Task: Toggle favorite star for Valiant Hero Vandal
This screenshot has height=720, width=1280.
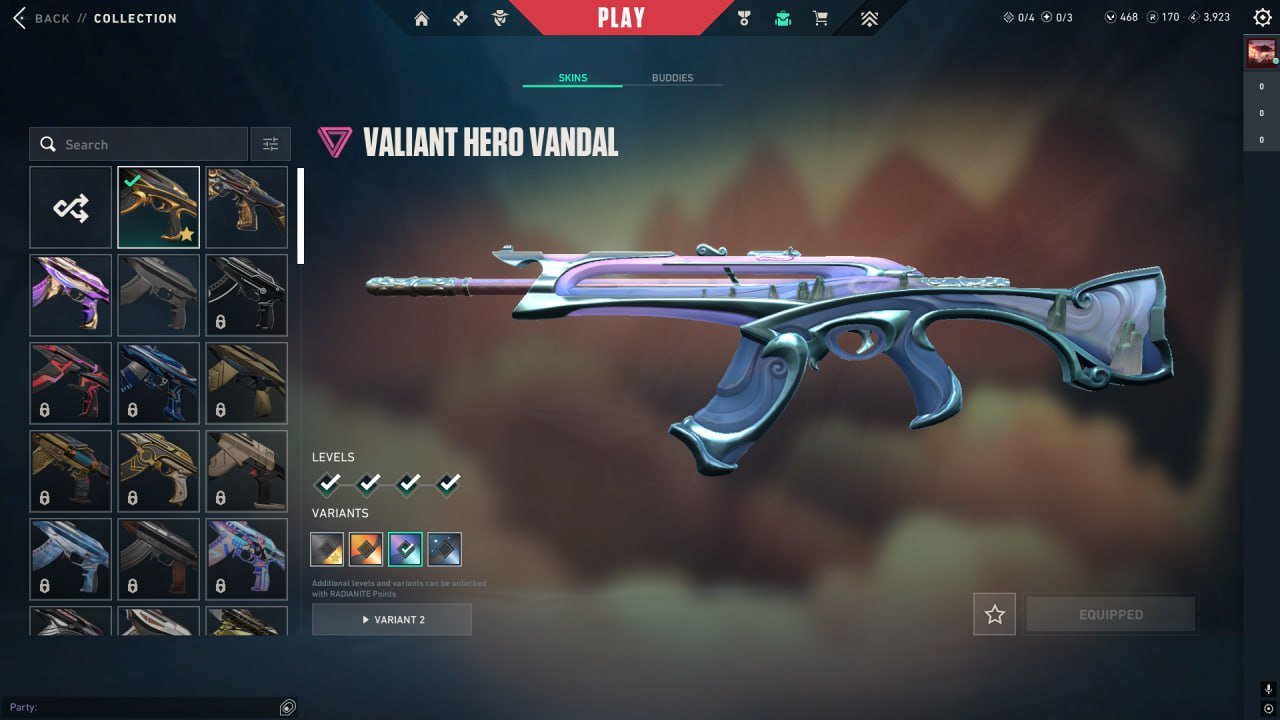Action: (994, 614)
